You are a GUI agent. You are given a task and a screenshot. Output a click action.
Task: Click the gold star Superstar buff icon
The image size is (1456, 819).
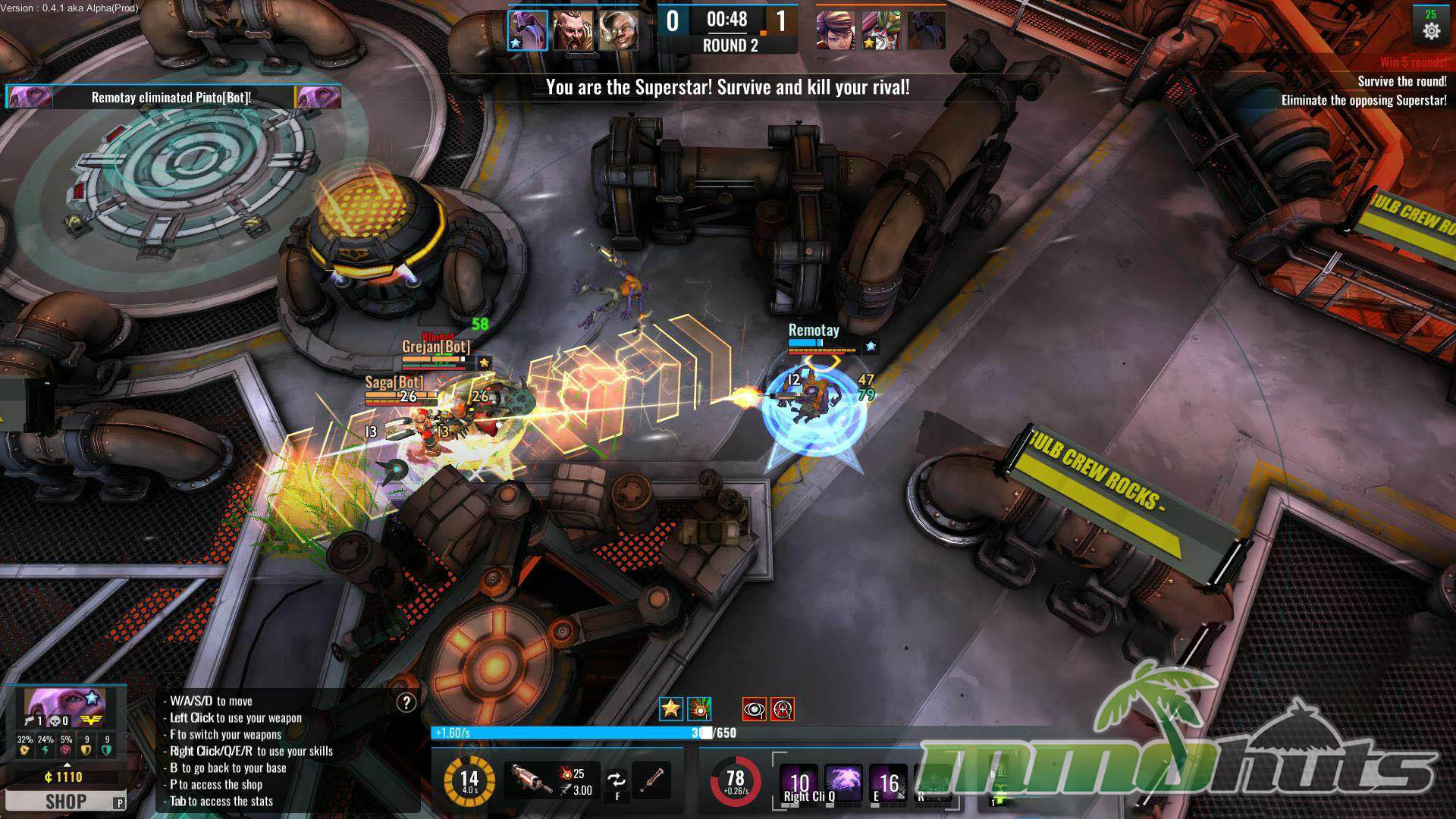670,709
